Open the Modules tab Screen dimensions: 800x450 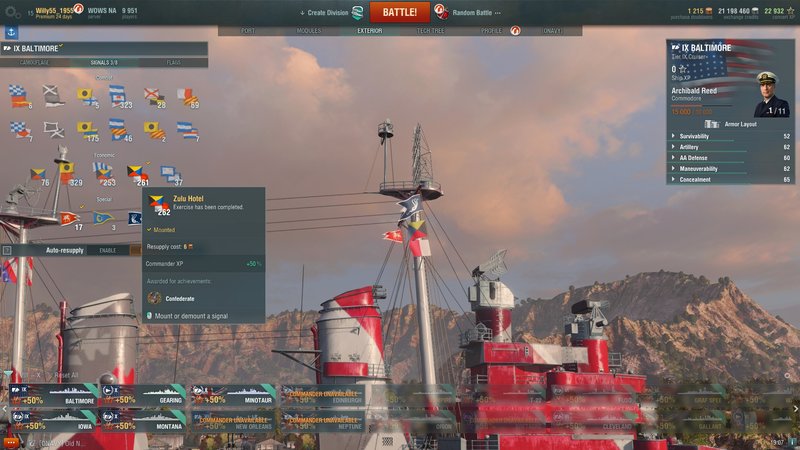tap(309, 31)
